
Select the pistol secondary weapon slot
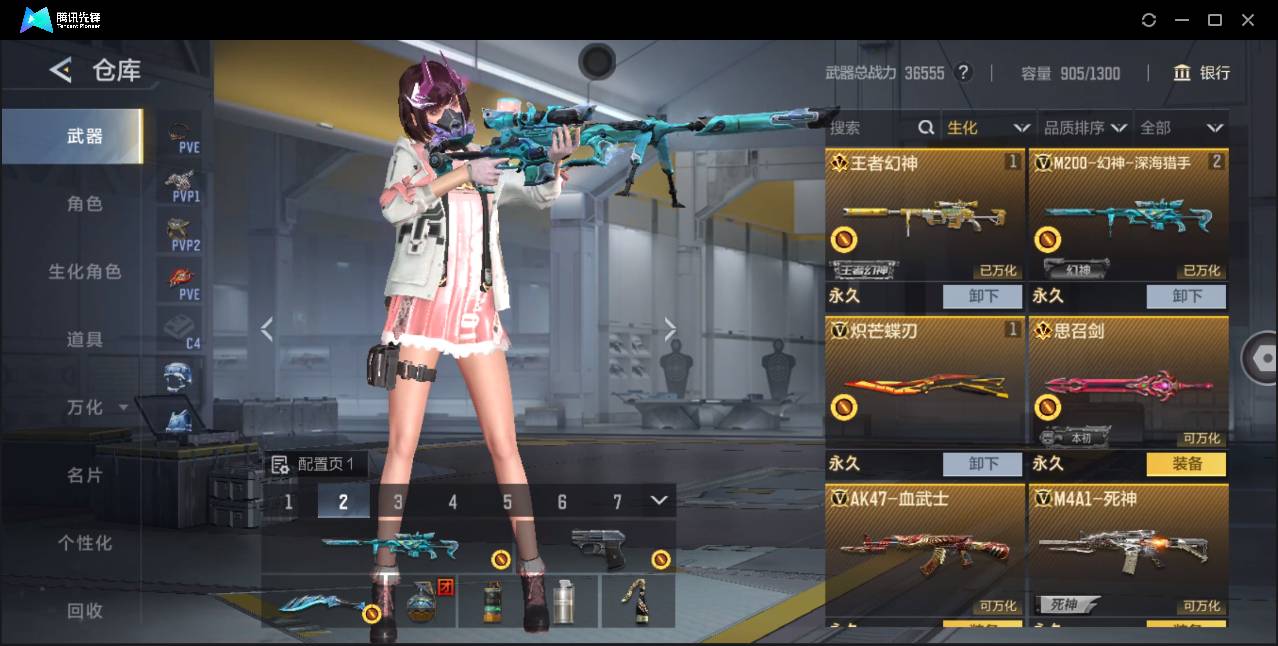coord(600,547)
